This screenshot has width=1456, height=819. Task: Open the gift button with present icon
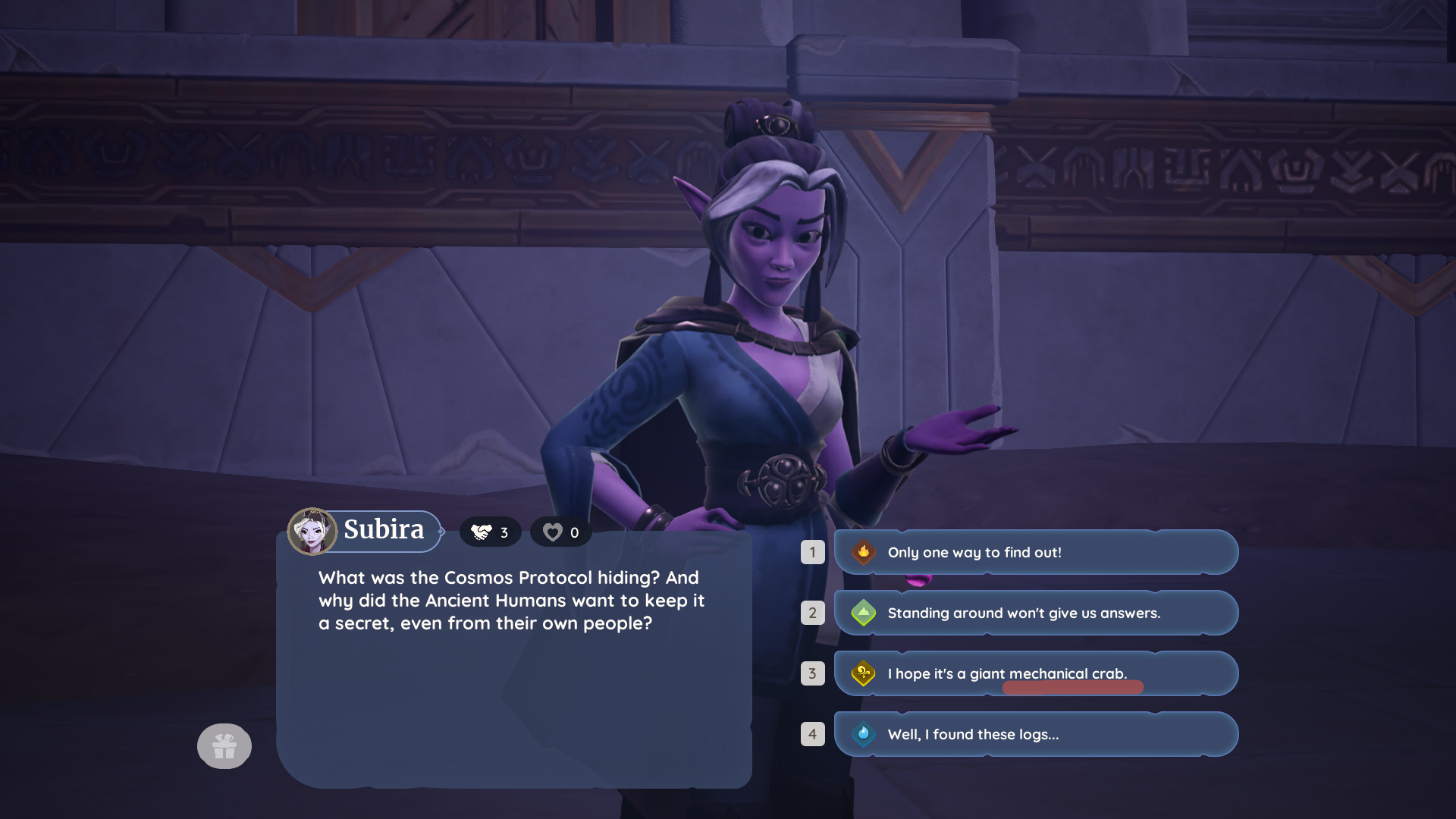click(x=224, y=746)
